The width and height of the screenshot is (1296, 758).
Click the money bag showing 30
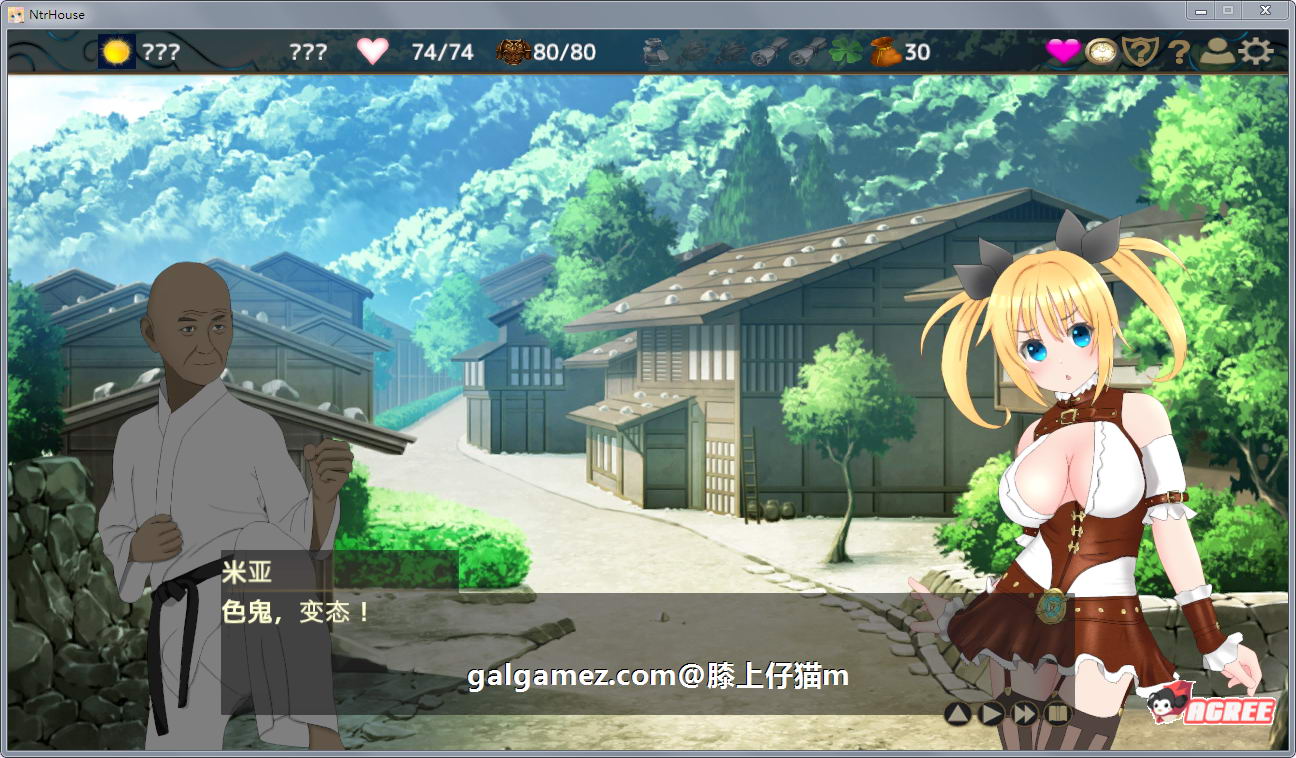click(x=885, y=53)
